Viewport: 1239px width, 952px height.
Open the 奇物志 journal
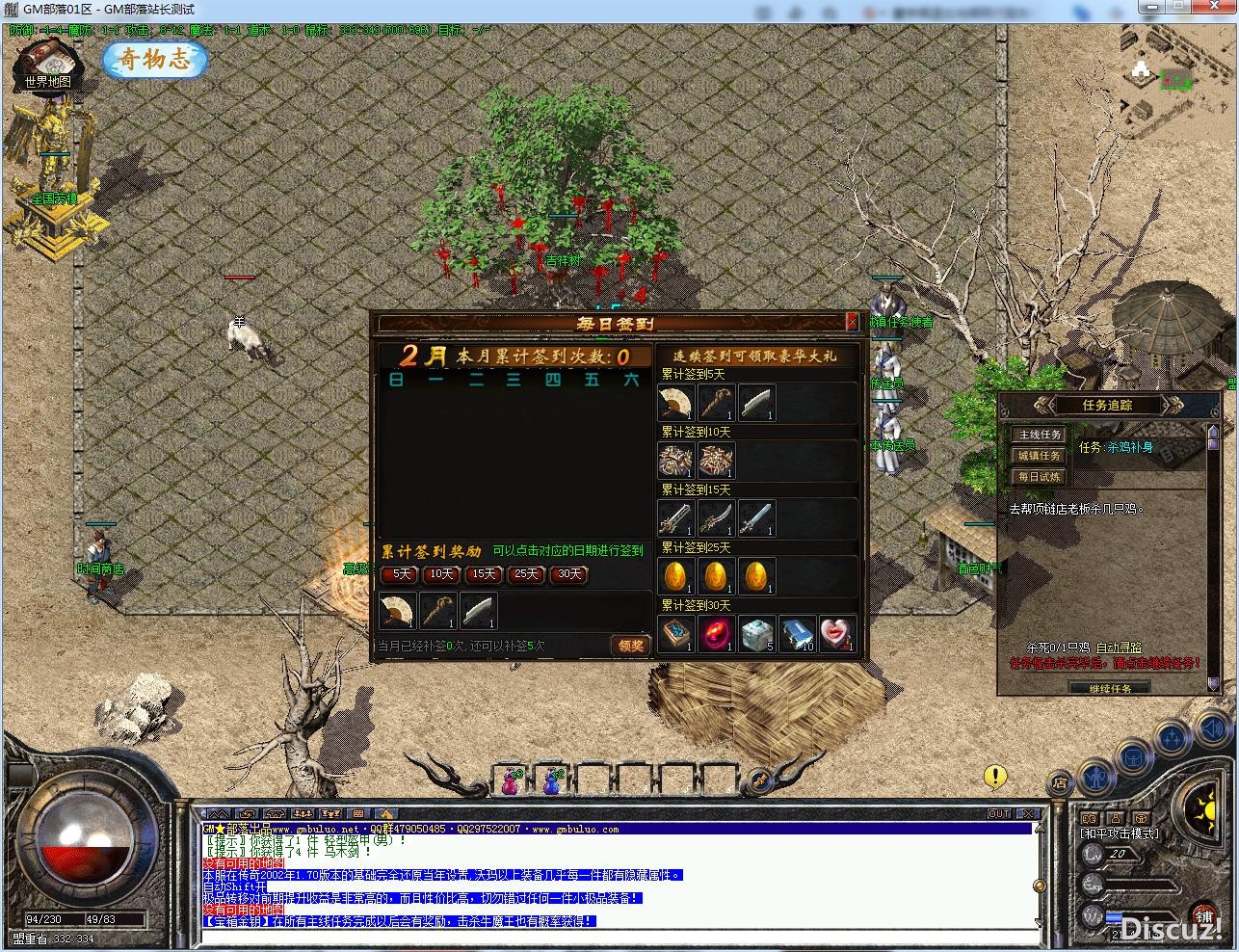154,60
